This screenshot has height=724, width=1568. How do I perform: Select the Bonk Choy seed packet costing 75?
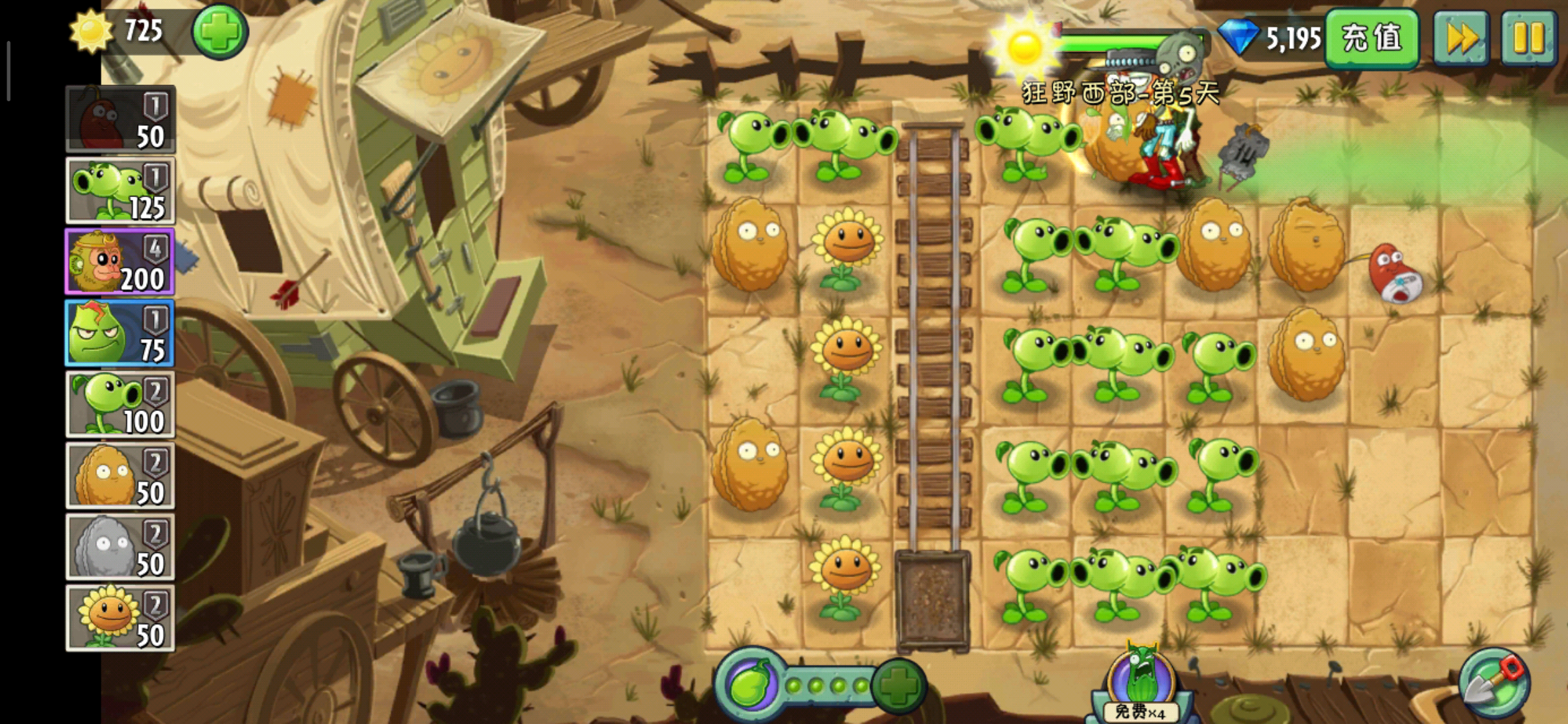click(x=120, y=333)
